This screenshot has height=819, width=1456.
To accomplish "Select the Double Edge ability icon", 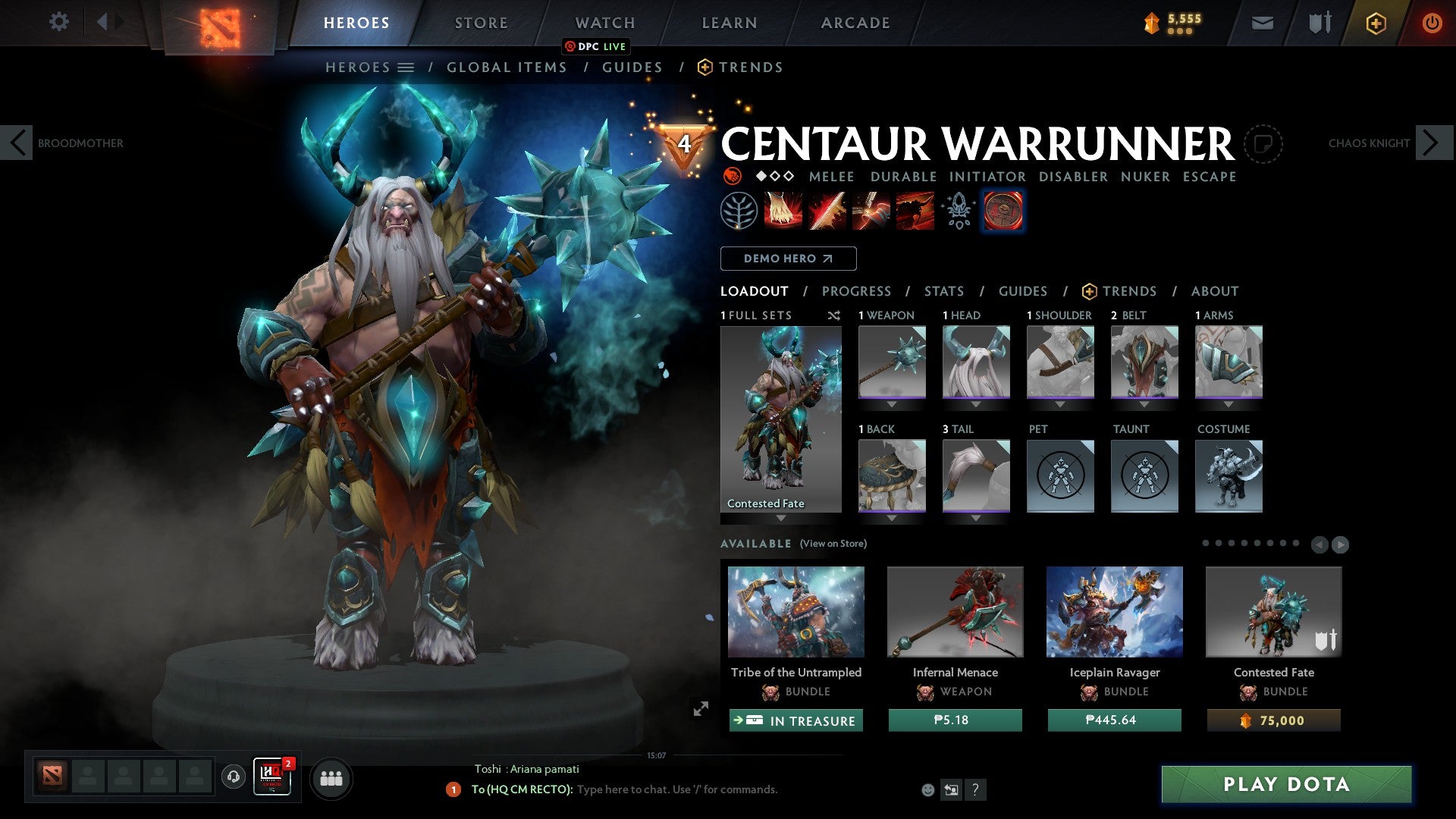I will point(827,210).
